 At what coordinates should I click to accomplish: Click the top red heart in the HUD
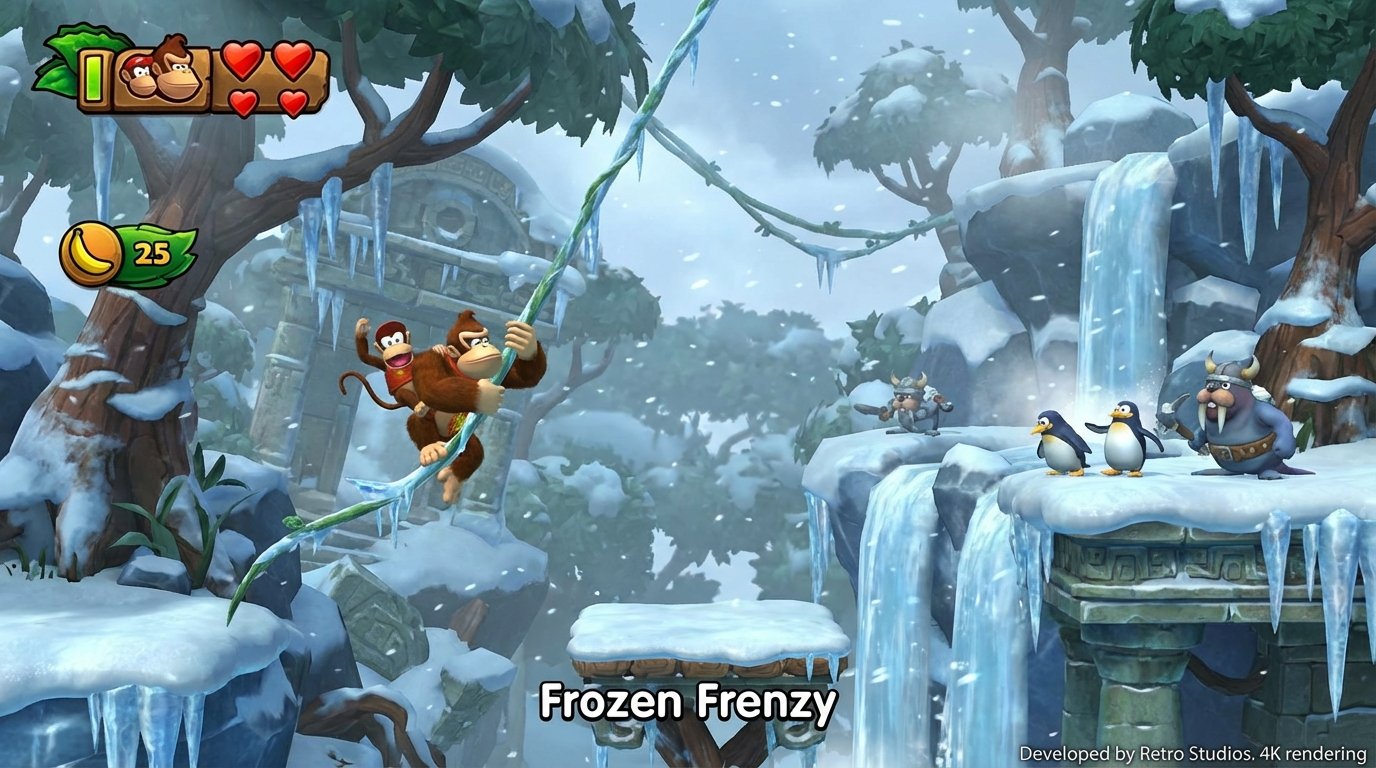pyautogui.click(x=244, y=60)
